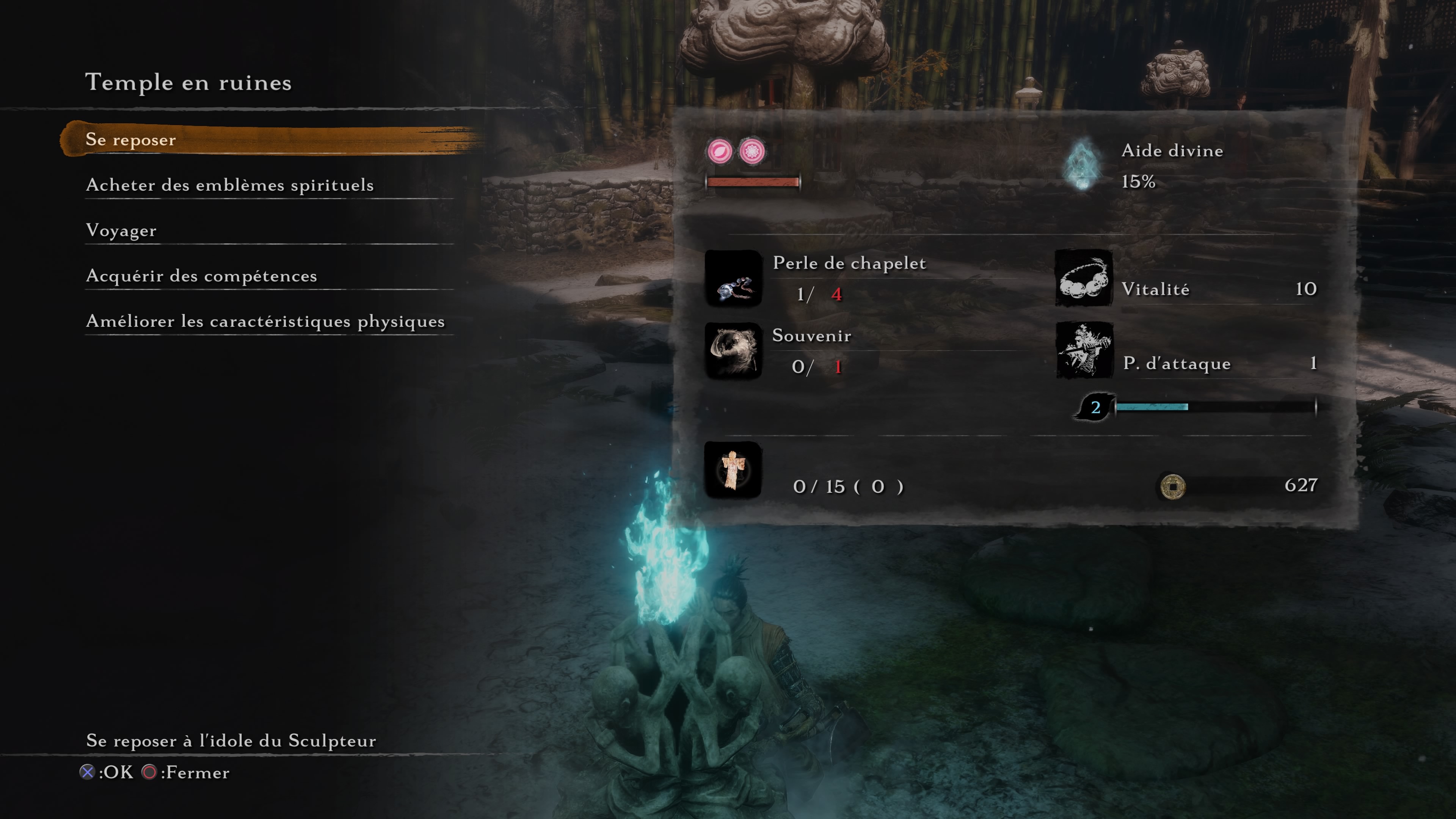Select the P. d'attaque icon

1084,350
